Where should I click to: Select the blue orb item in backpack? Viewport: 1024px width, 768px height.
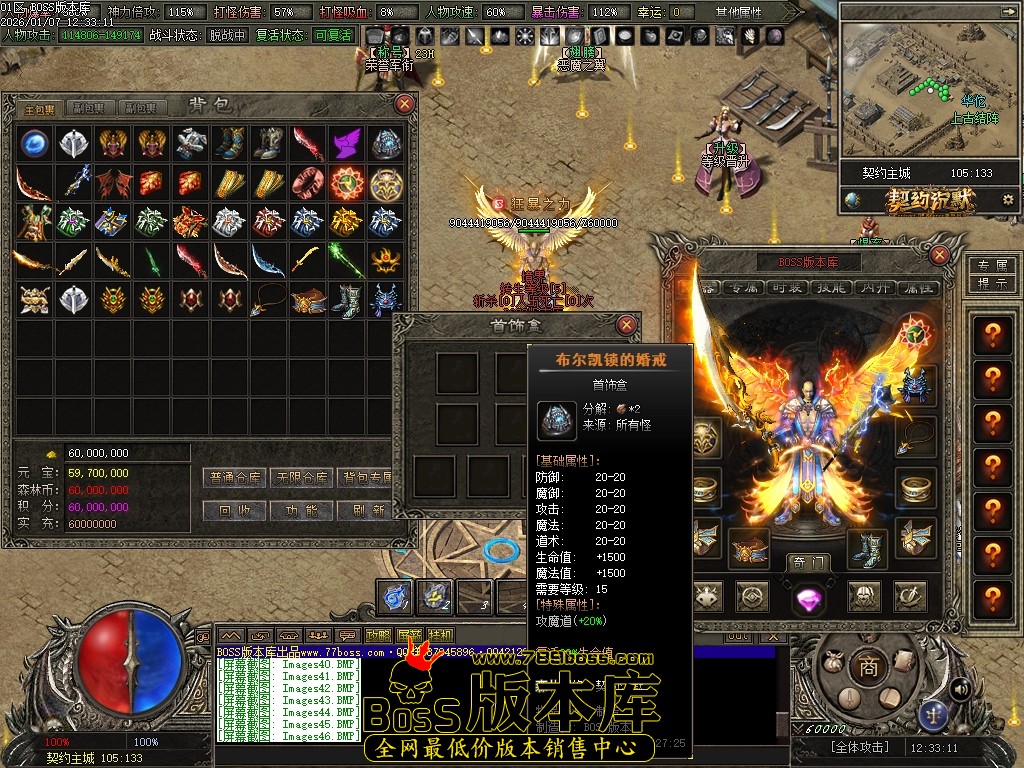click(34, 143)
